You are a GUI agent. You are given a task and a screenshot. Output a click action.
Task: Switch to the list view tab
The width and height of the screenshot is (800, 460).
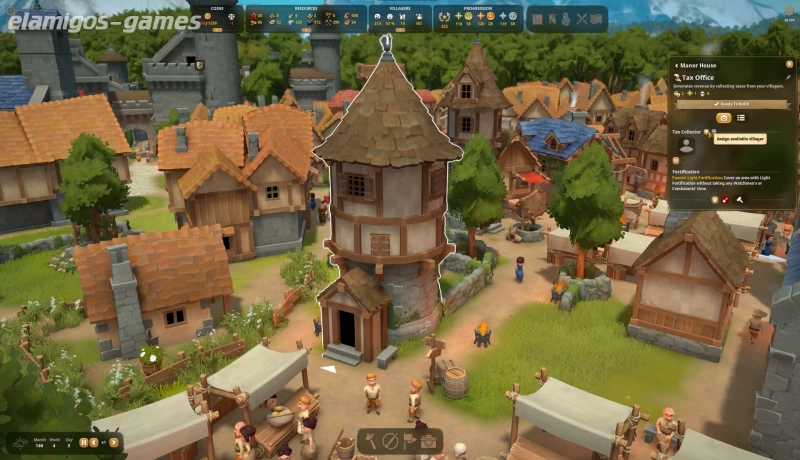click(741, 117)
